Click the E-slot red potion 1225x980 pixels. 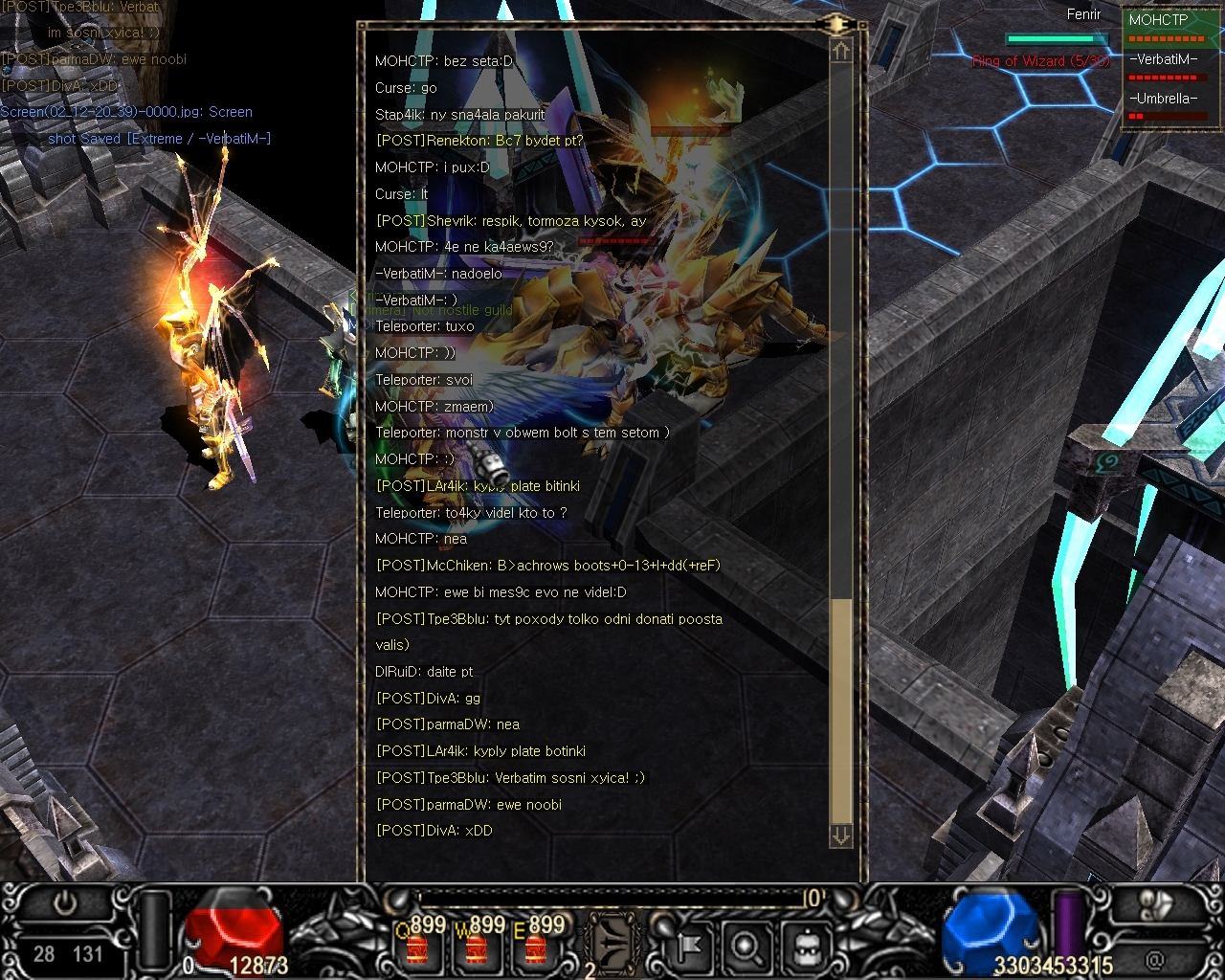536,947
